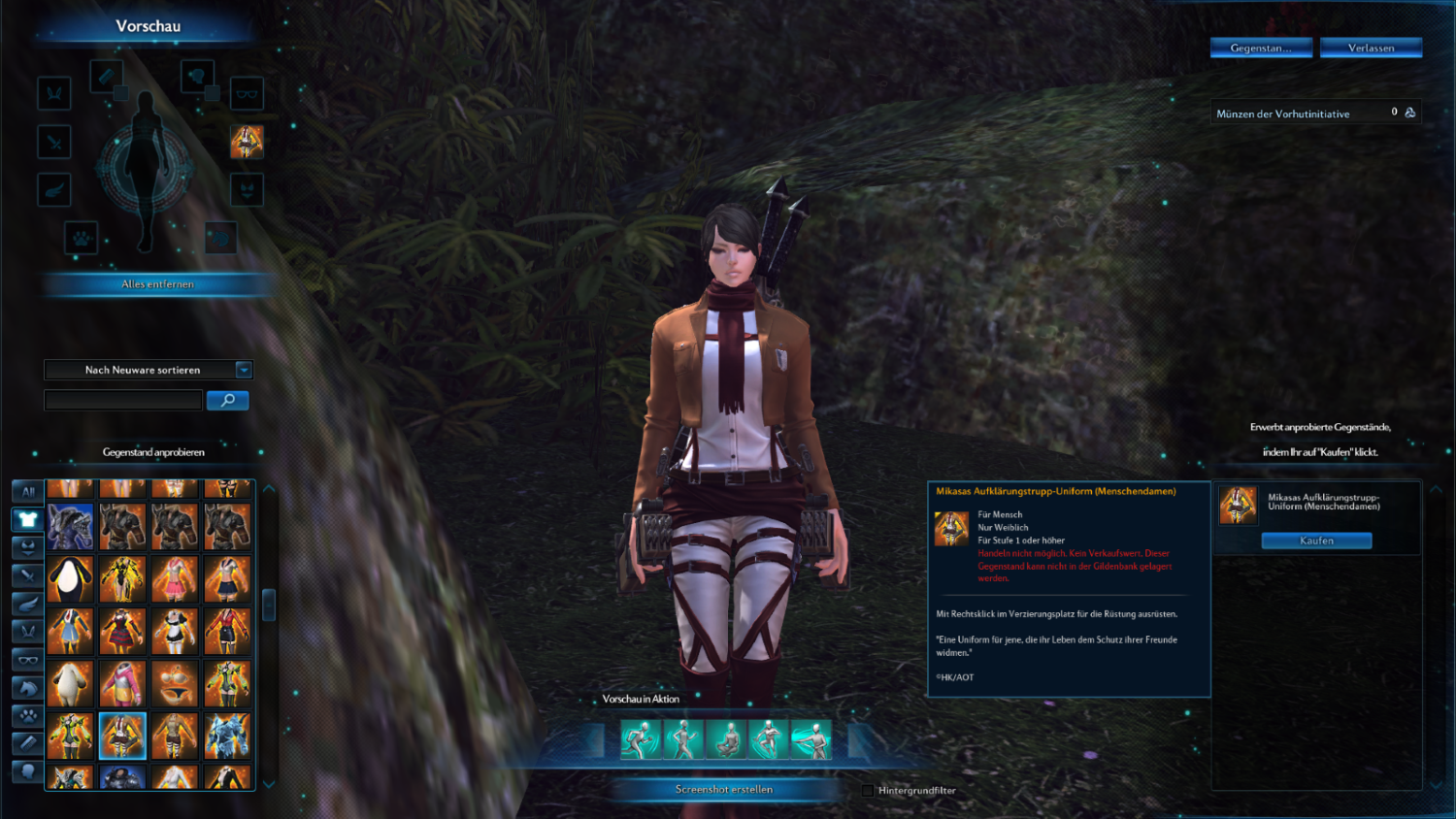Play the sword slash preview animation
This screenshot has width=1456, height=819.
(811, 739)
